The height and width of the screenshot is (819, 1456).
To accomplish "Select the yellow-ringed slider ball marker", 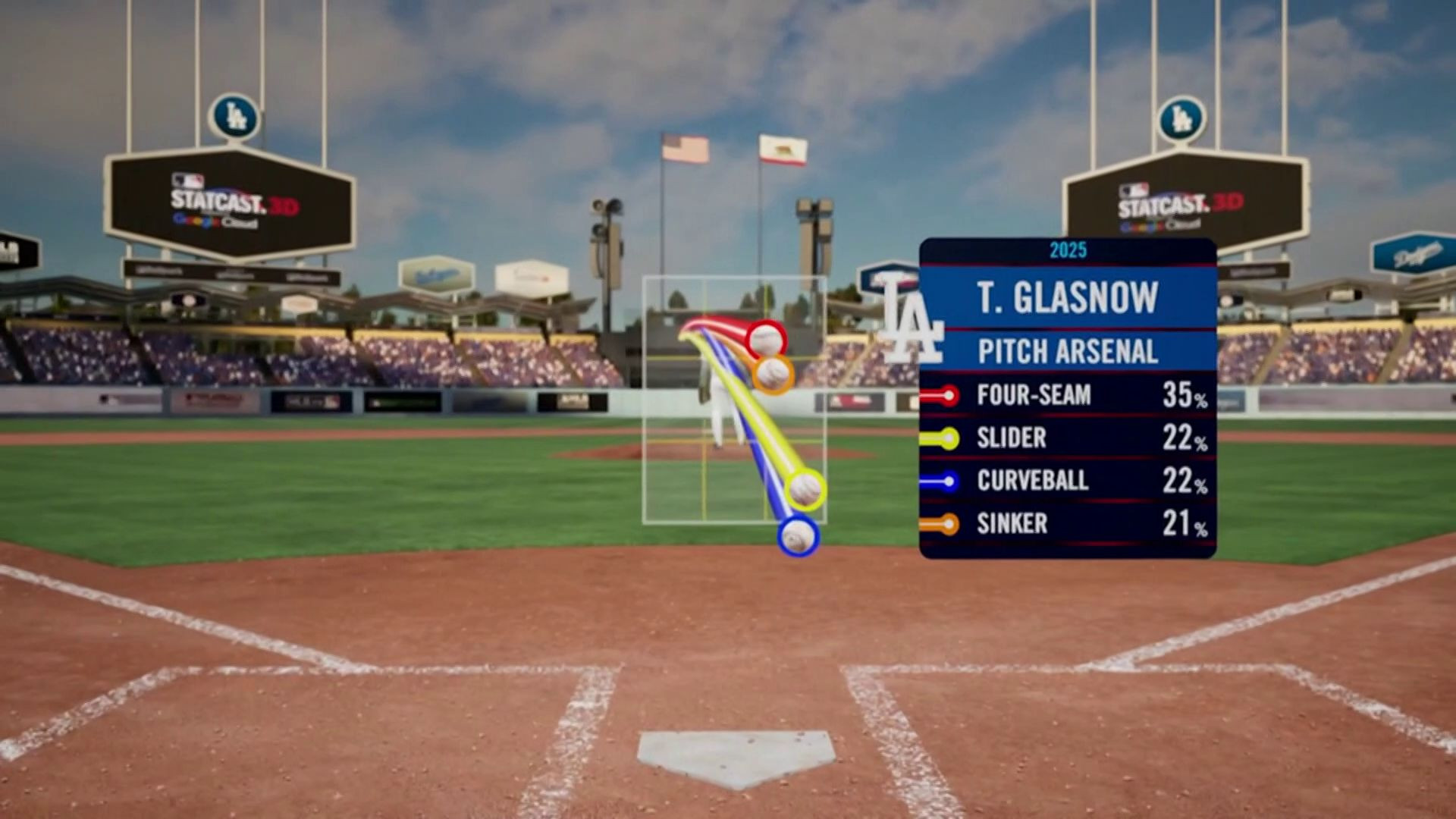I will click(805, 489).
